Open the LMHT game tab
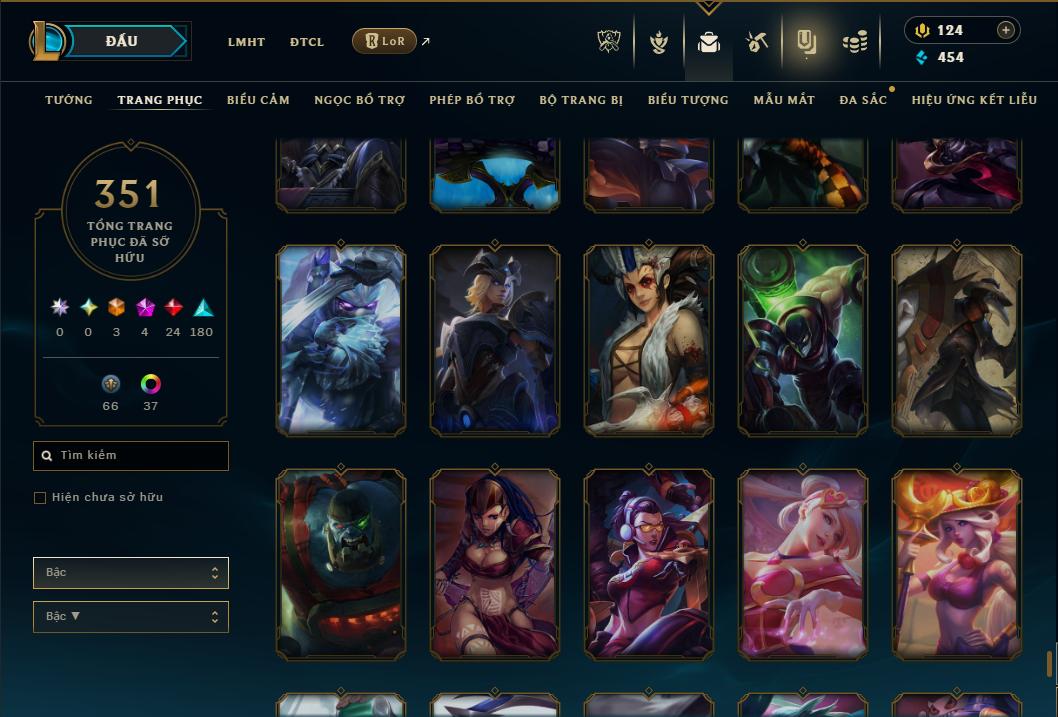This screenshot has height=717, width=1058. (246, 42)
